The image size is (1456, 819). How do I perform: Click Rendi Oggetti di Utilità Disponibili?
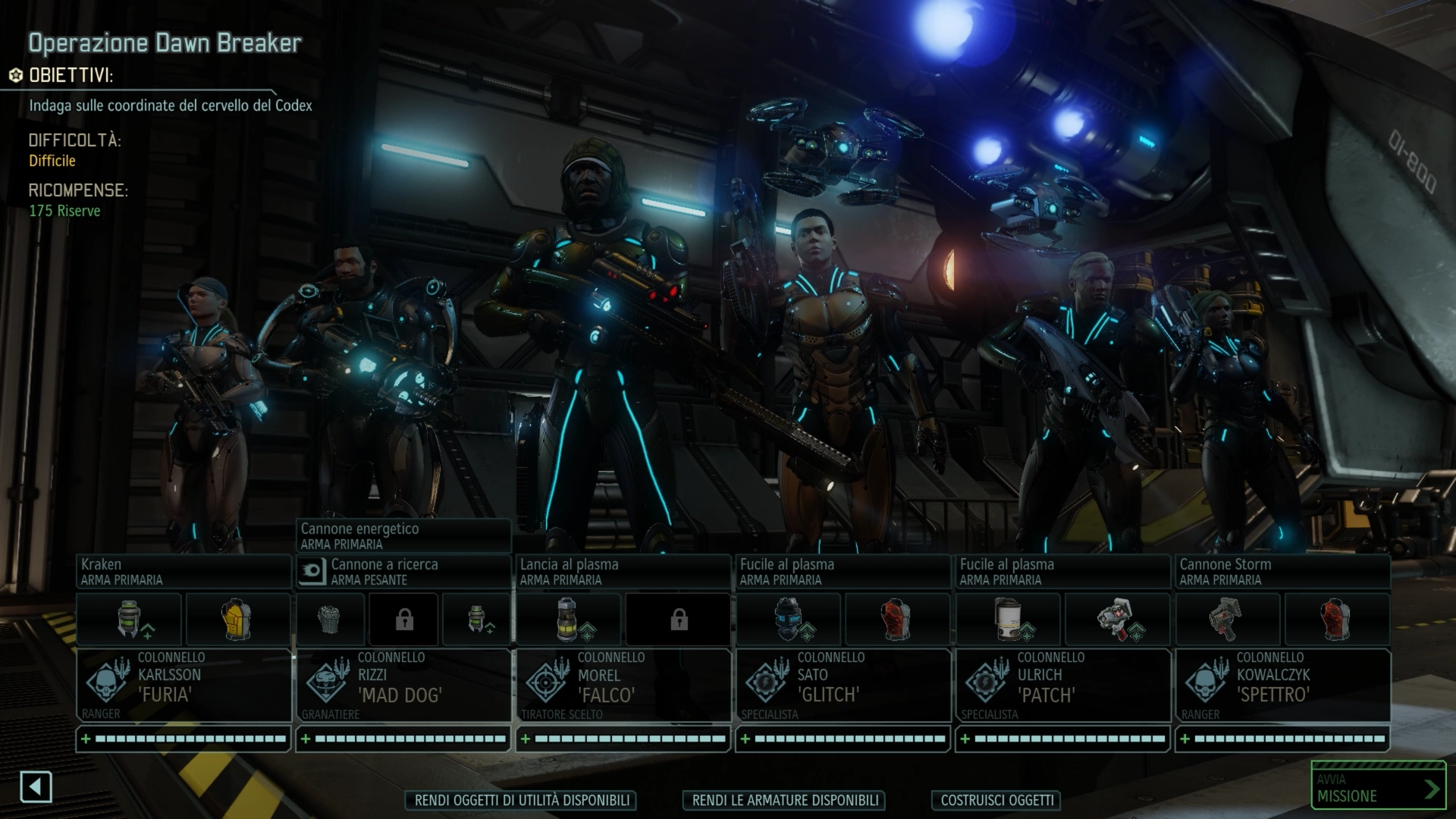coord(522,800)
